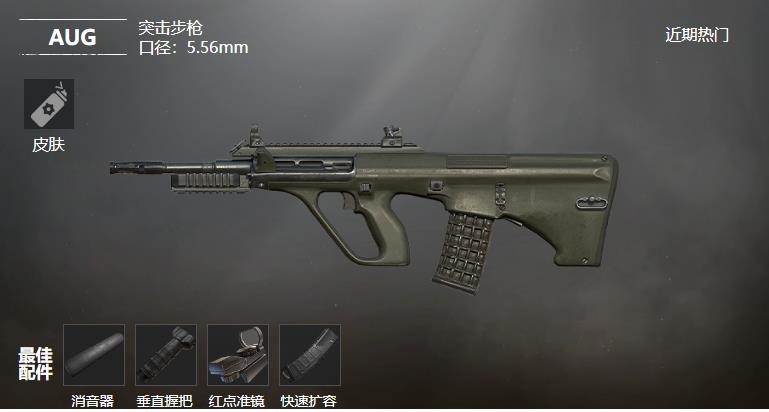
Task: Select the AUG weapon name label
Action: (x=73, y=38)
